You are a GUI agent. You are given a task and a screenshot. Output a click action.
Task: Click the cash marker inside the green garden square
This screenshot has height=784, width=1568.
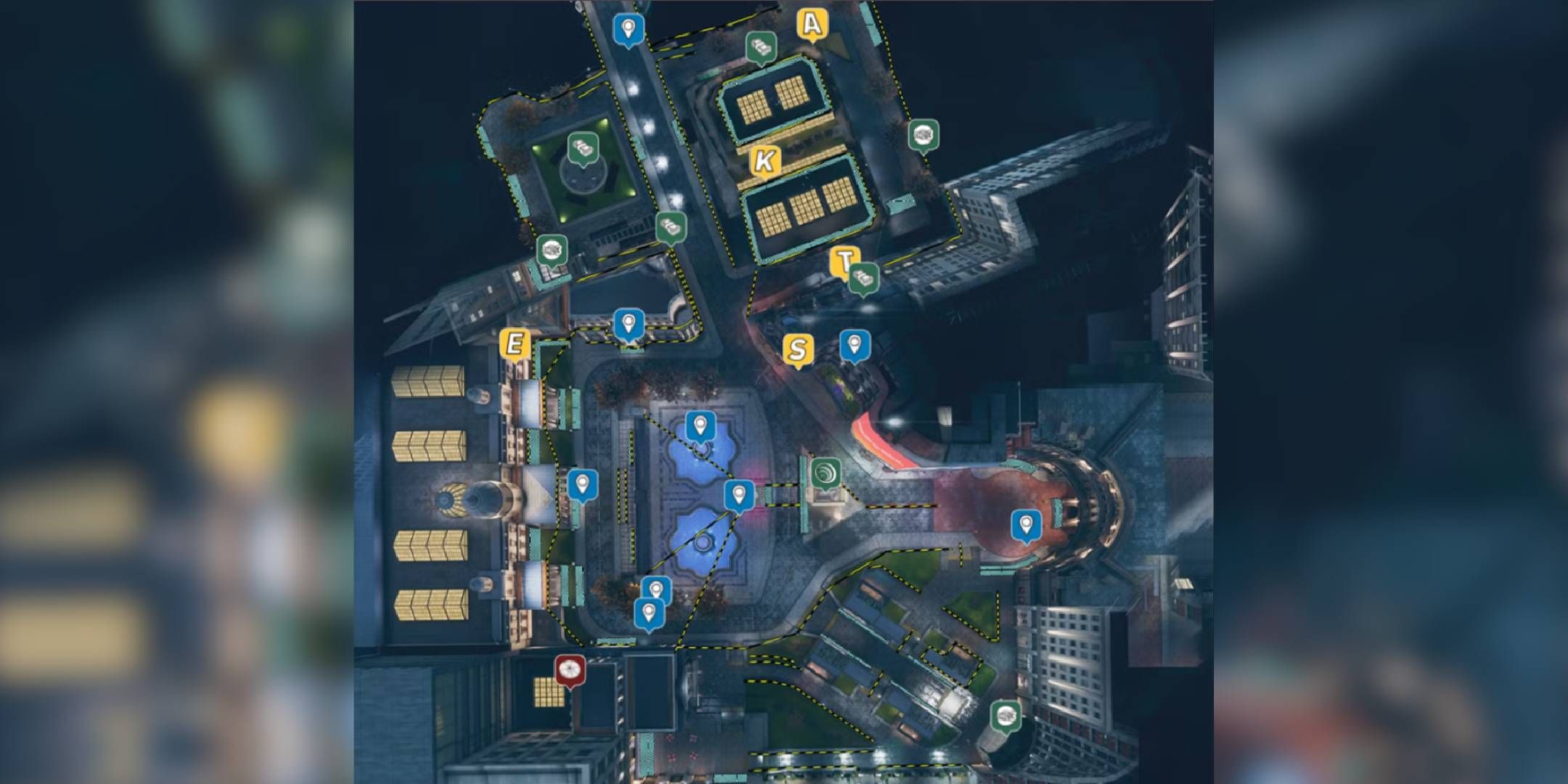pyautogui.click(x=581, y=150)
